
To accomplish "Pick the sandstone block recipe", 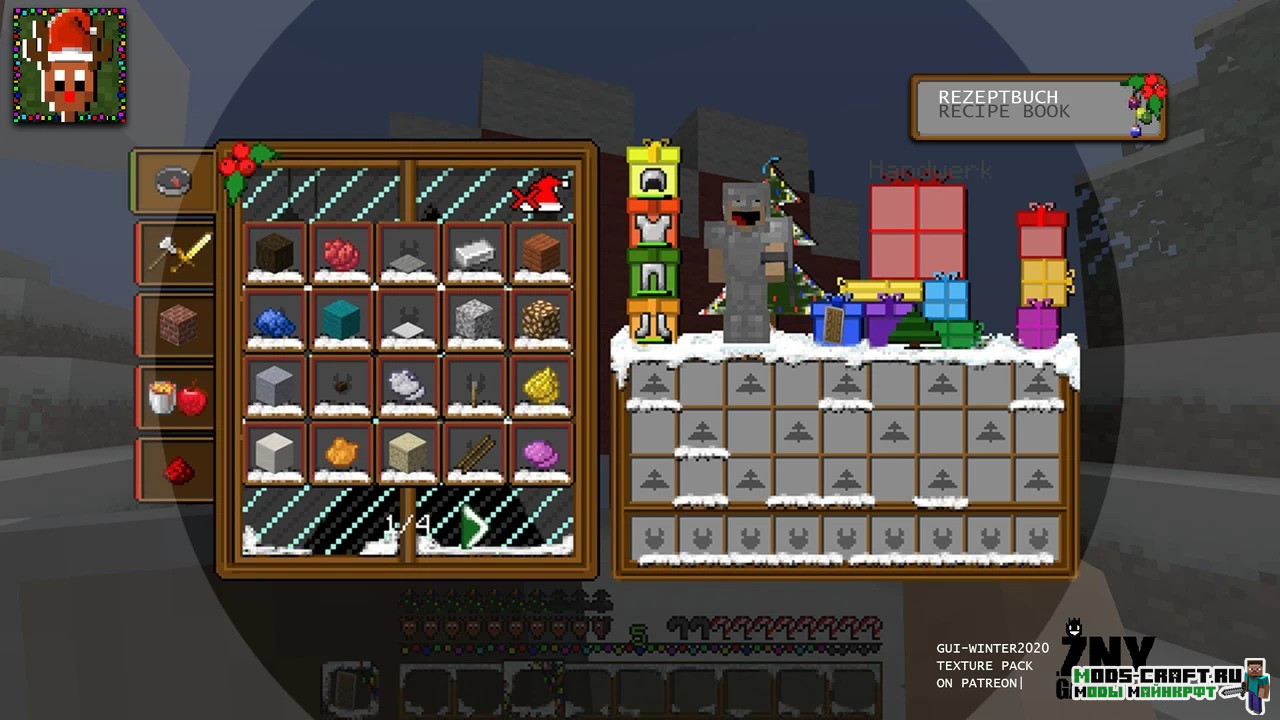I will pos(408,453).
